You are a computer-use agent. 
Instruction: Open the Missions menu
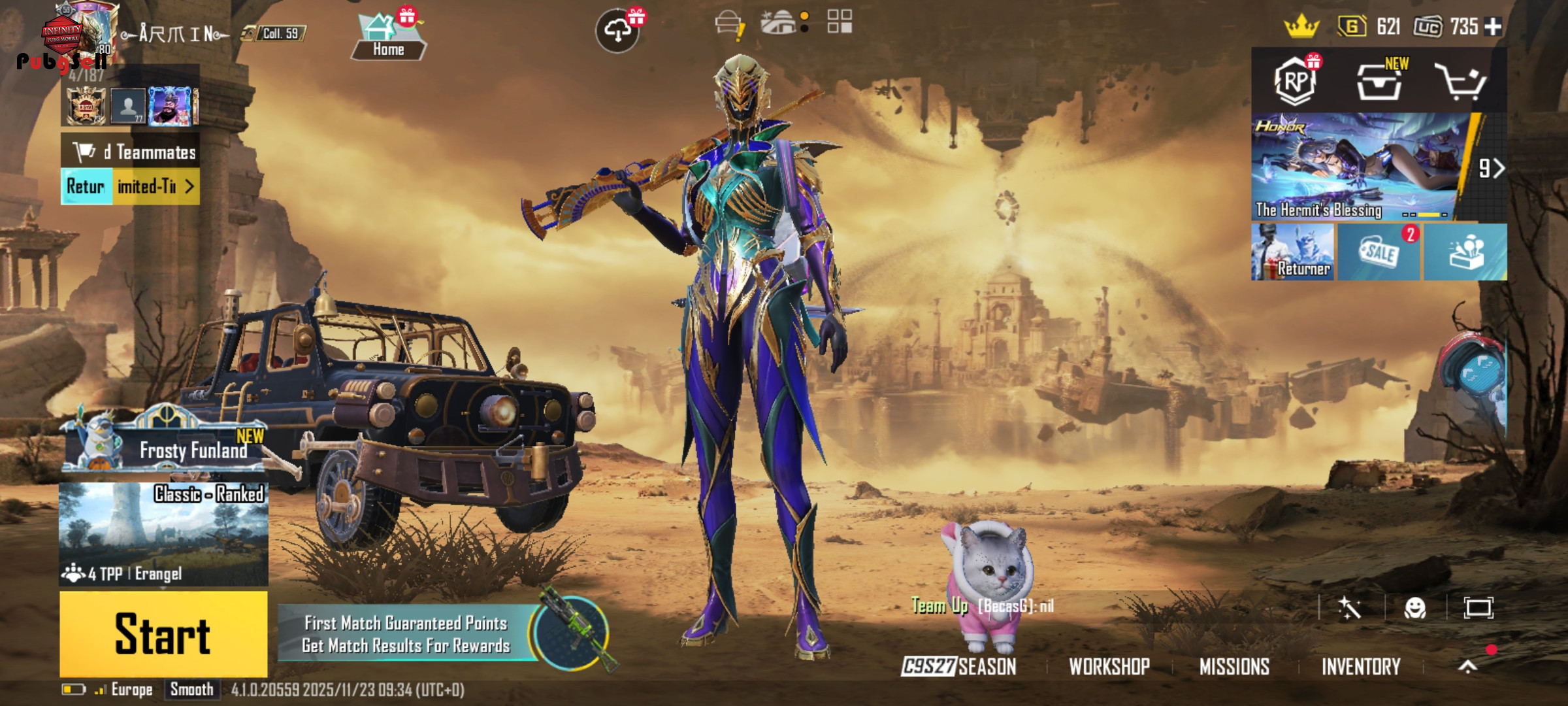1234,667
